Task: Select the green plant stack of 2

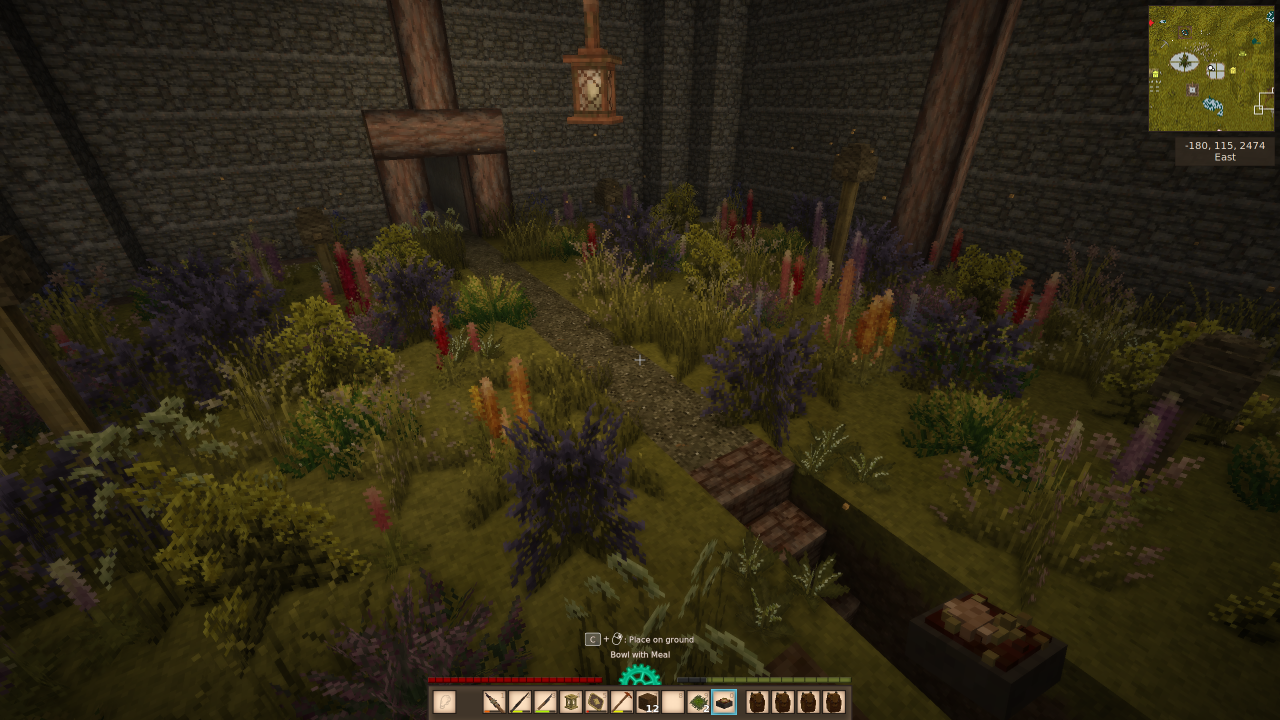Action: click(x=698, y=702)
